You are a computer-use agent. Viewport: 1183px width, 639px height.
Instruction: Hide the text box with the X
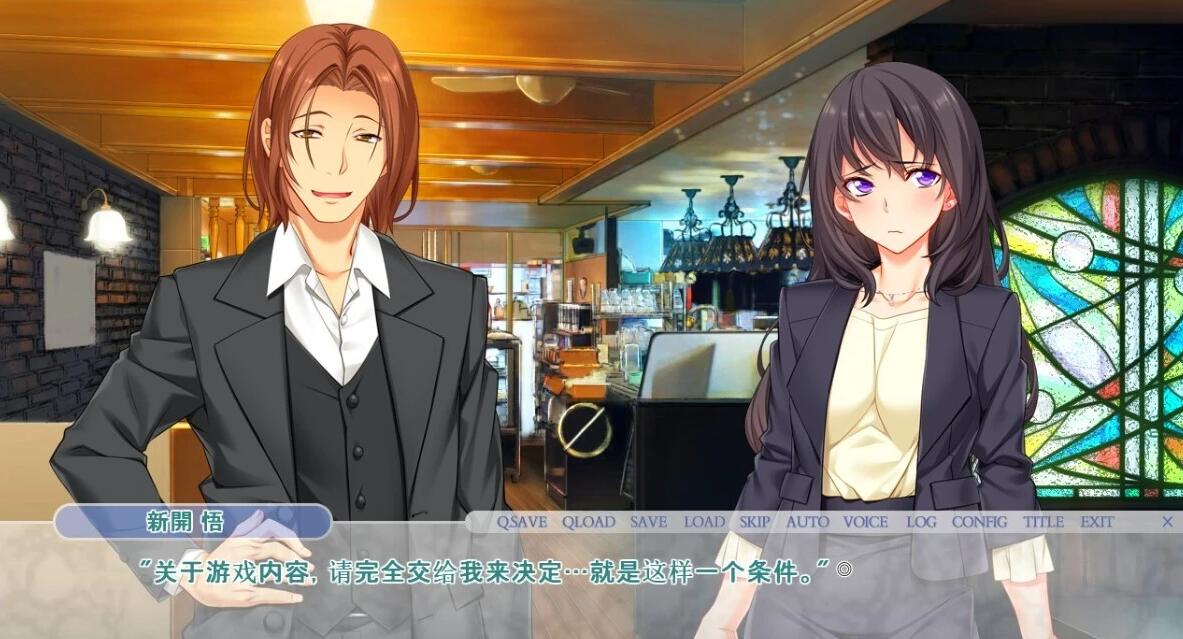[1167, 522]
